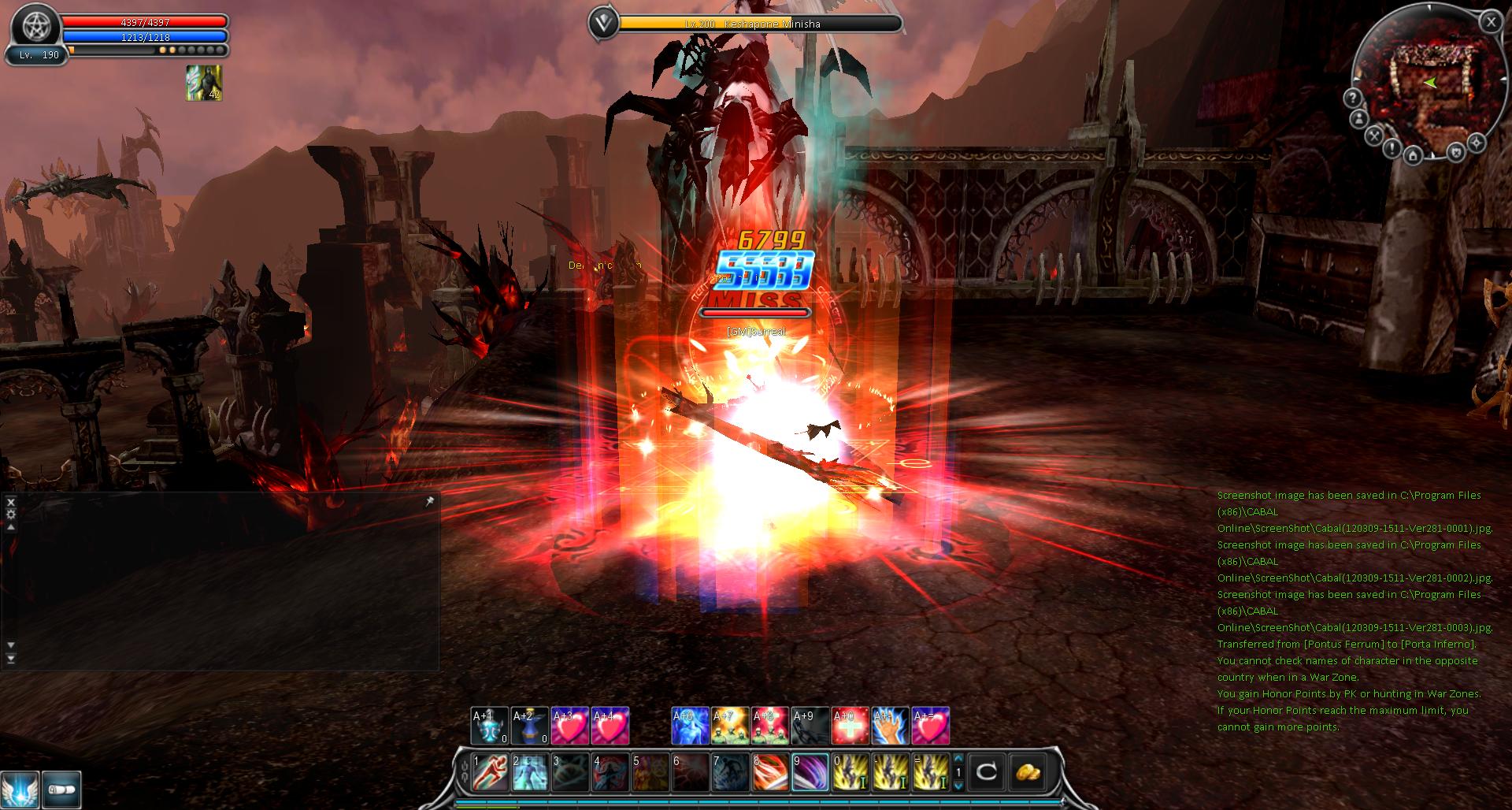Image resolution: width=1512 pixels, height=810 pixels.
Task: Open the chat settings gear icon
Action: (10, 513)
